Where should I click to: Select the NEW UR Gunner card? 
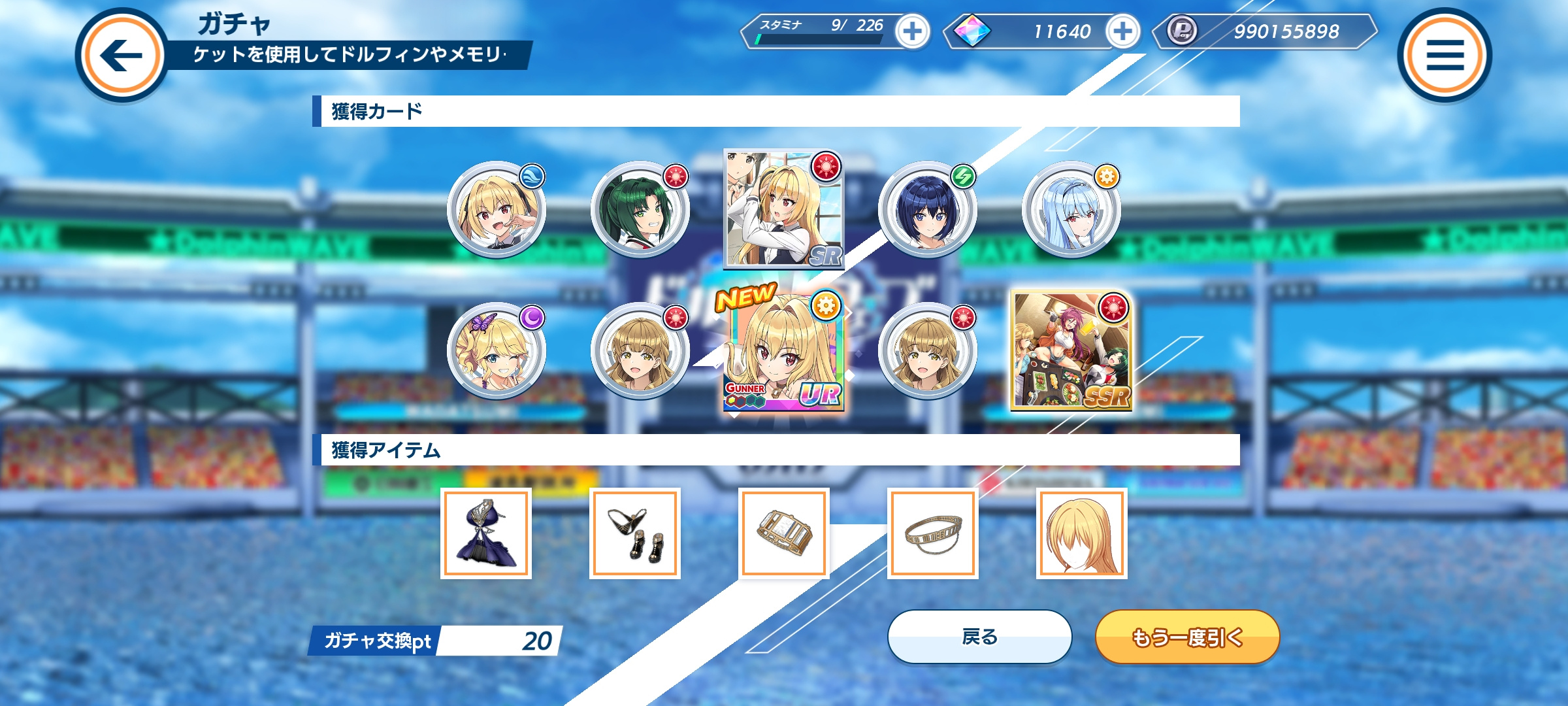pos(783,352)
